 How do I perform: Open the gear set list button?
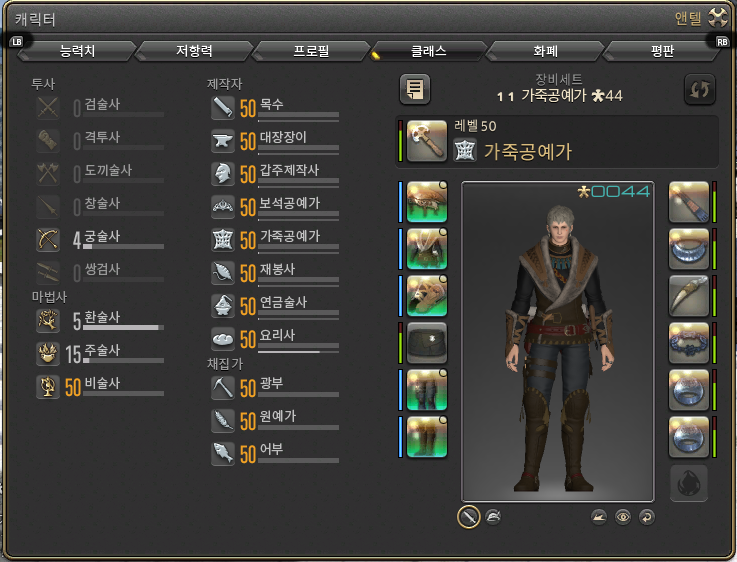(x=415, y=89)
